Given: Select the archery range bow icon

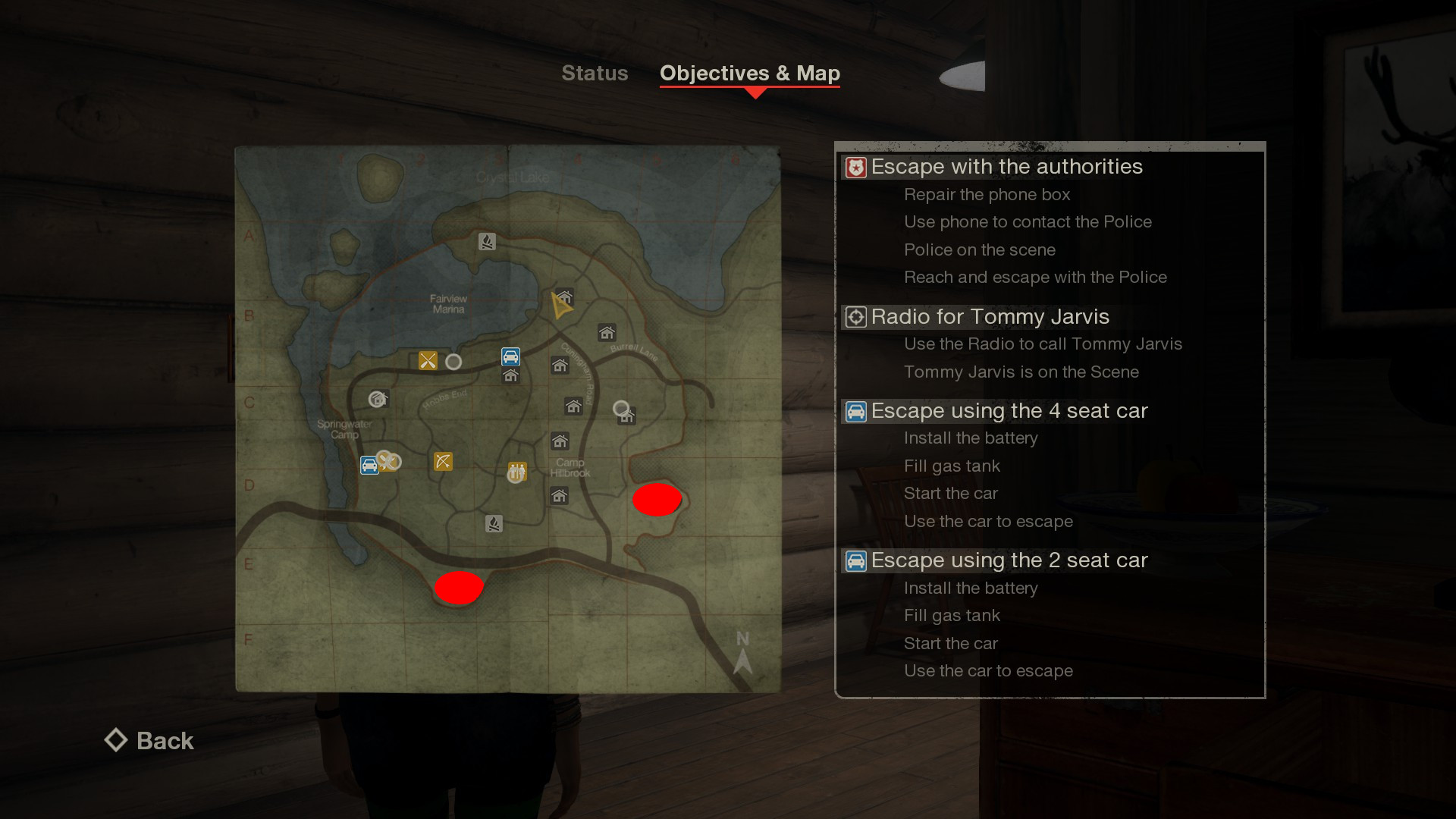Looking at the screenshot, I should 443,462.
